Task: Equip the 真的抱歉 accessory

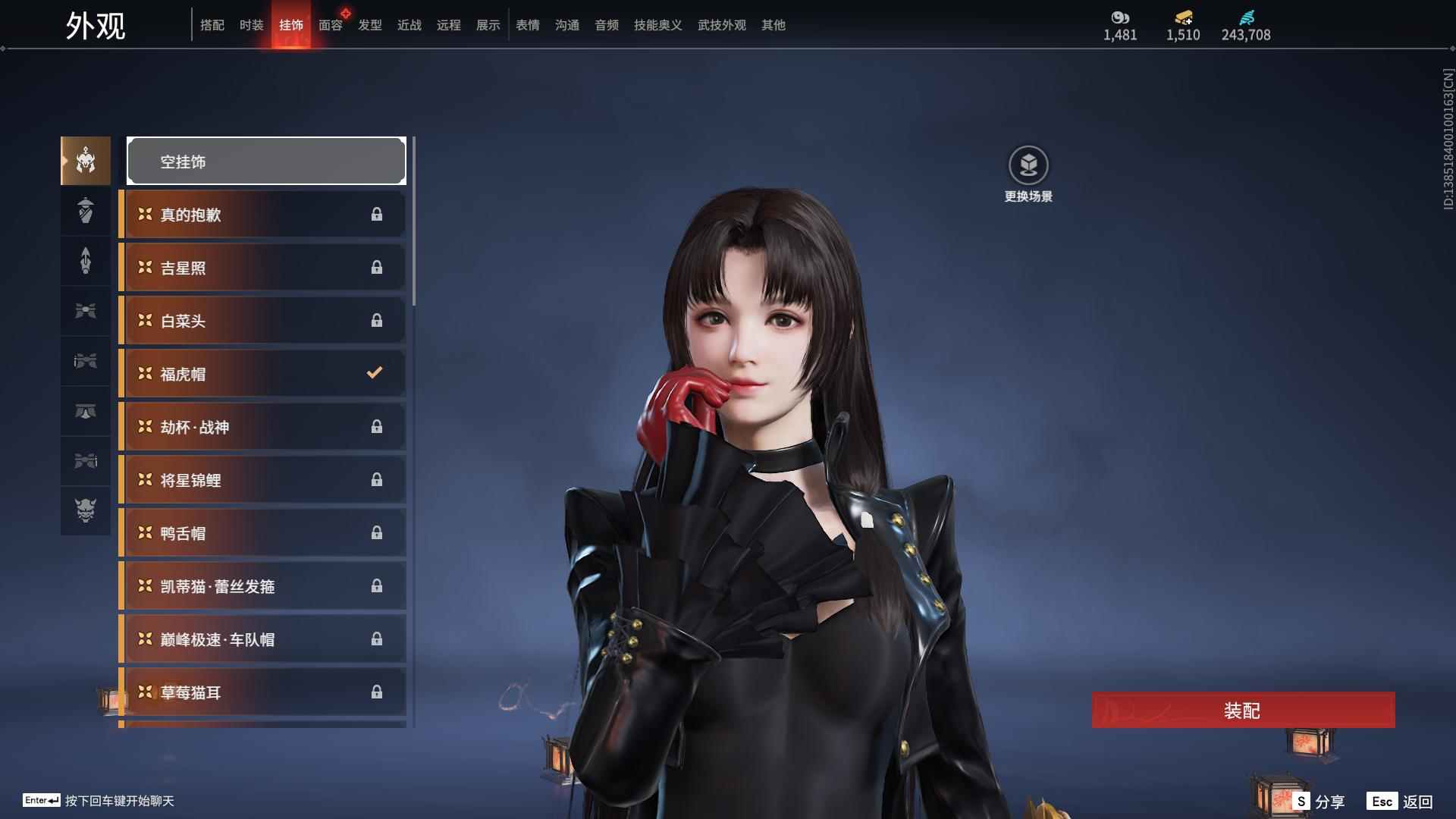Action: tap(262, 214)
